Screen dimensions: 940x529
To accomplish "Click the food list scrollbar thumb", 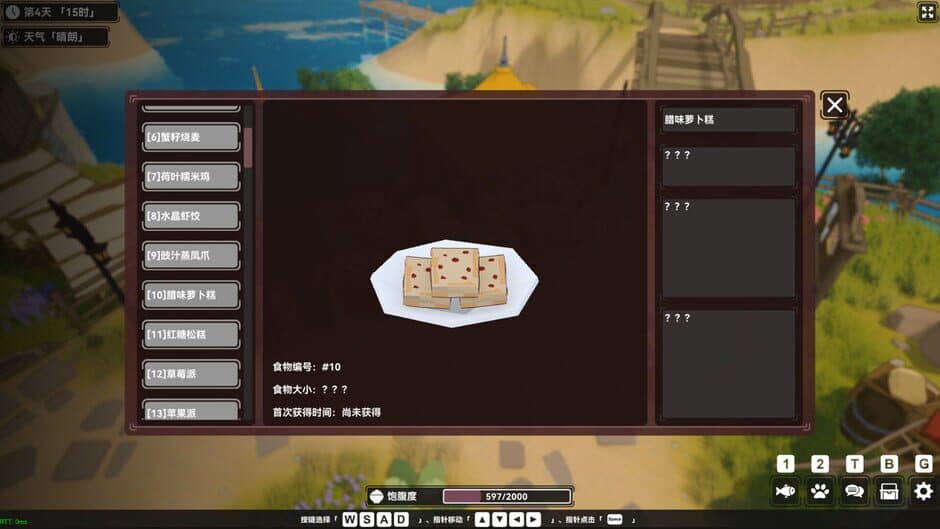I will pos(248,147).
